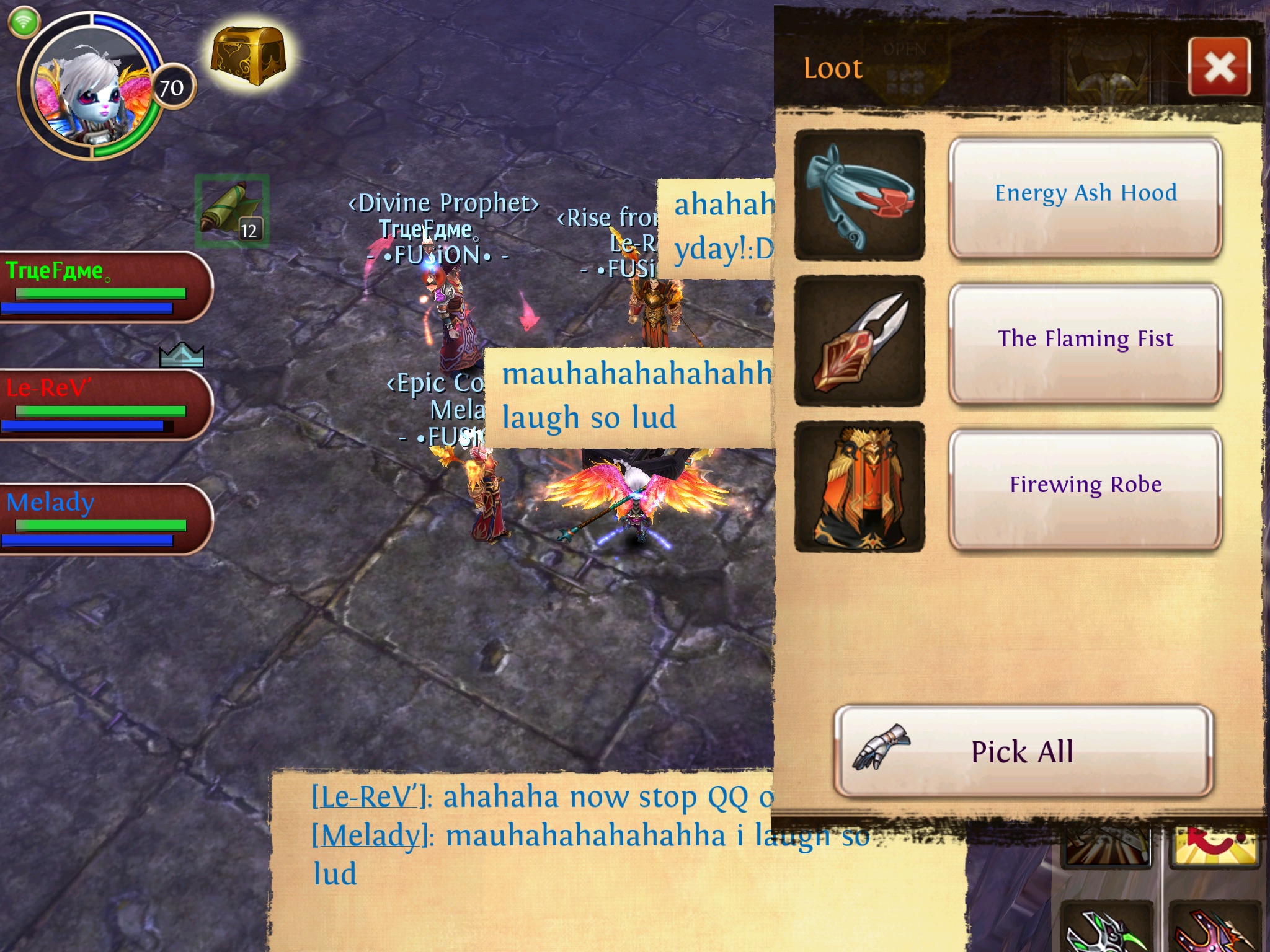Close the Loot window
The width and height of the screenshot is (1270, 952).
click(x=1219, y=67)
